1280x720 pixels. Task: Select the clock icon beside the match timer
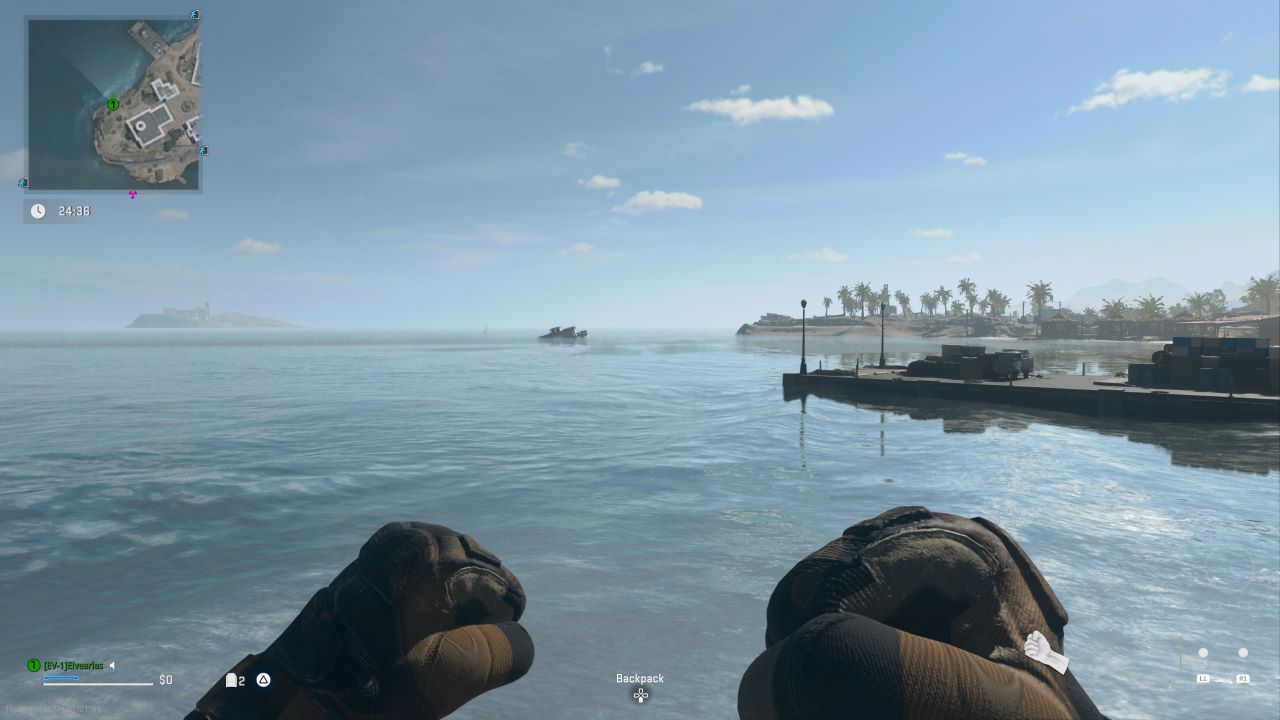click(x=38, y=211)
